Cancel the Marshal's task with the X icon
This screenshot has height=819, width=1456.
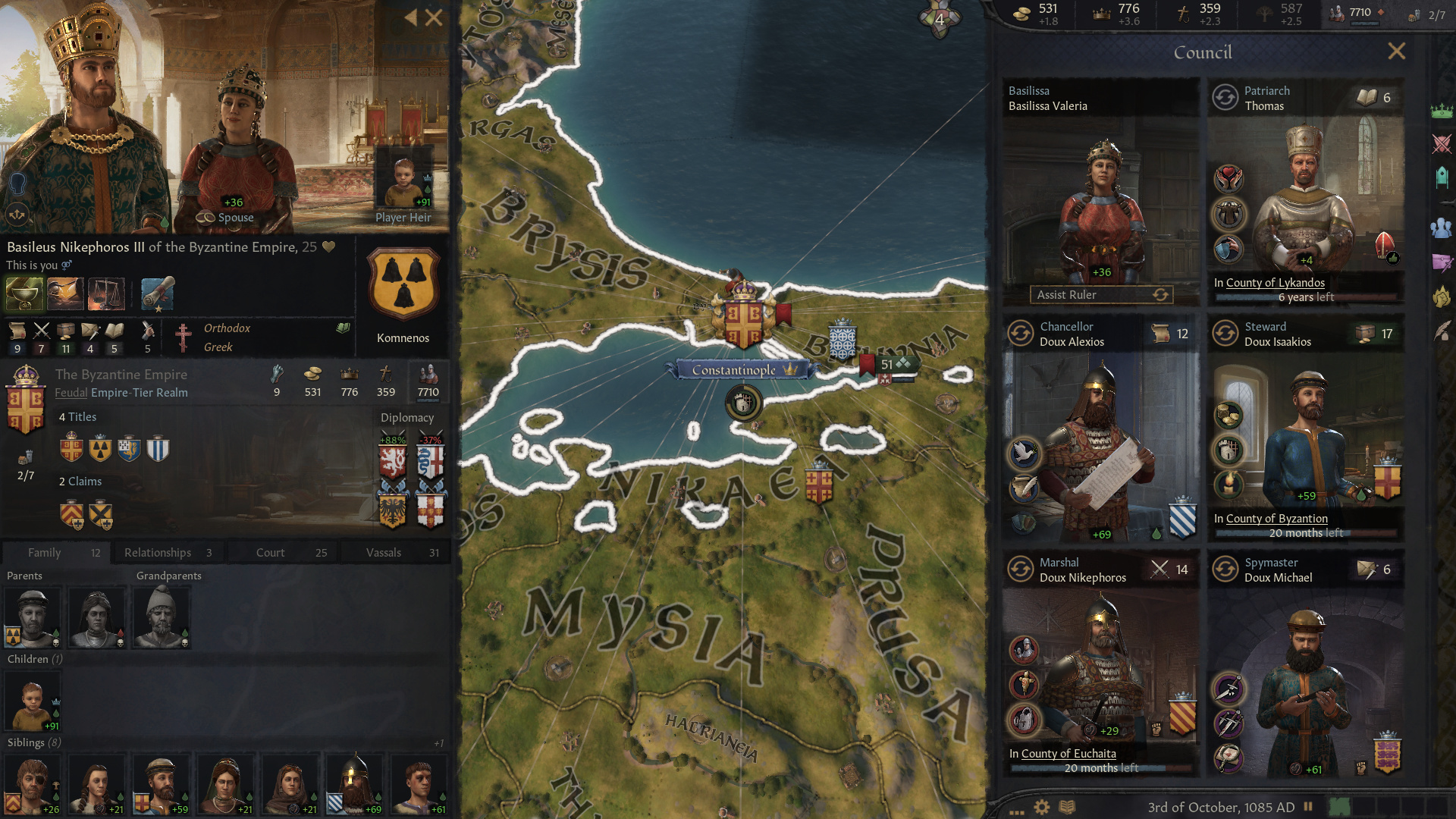(x=1159, y=568)
